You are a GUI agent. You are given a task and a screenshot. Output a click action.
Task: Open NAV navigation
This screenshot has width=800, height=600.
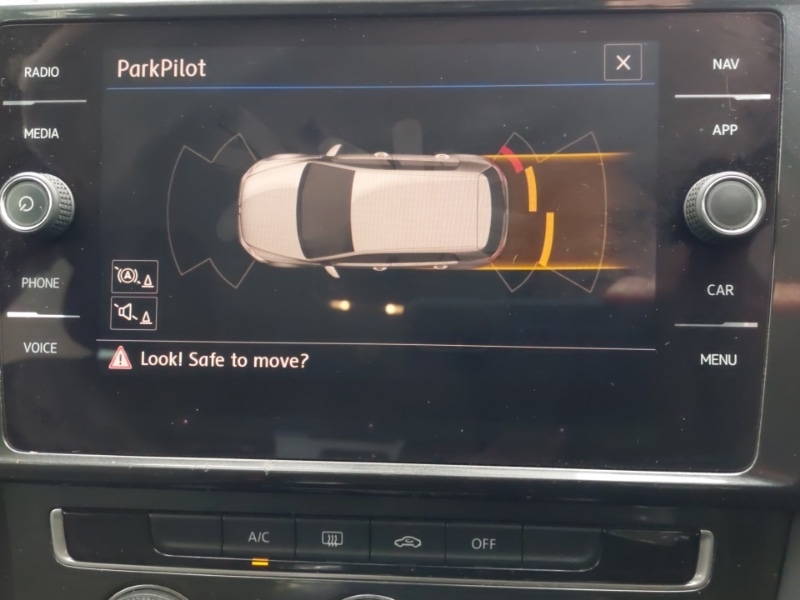(726, 64)
